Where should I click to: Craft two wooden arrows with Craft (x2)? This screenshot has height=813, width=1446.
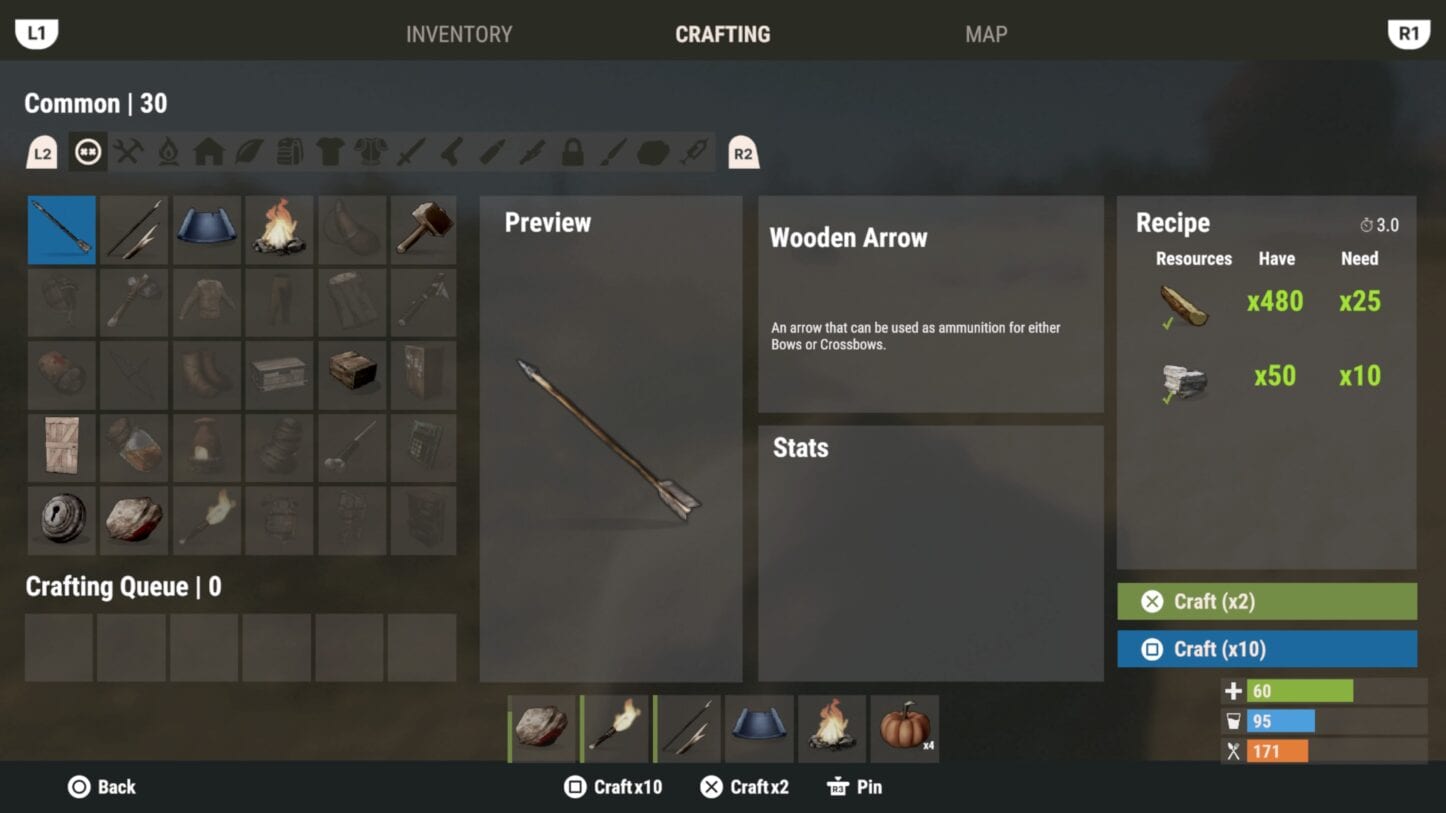[1266, 601]
